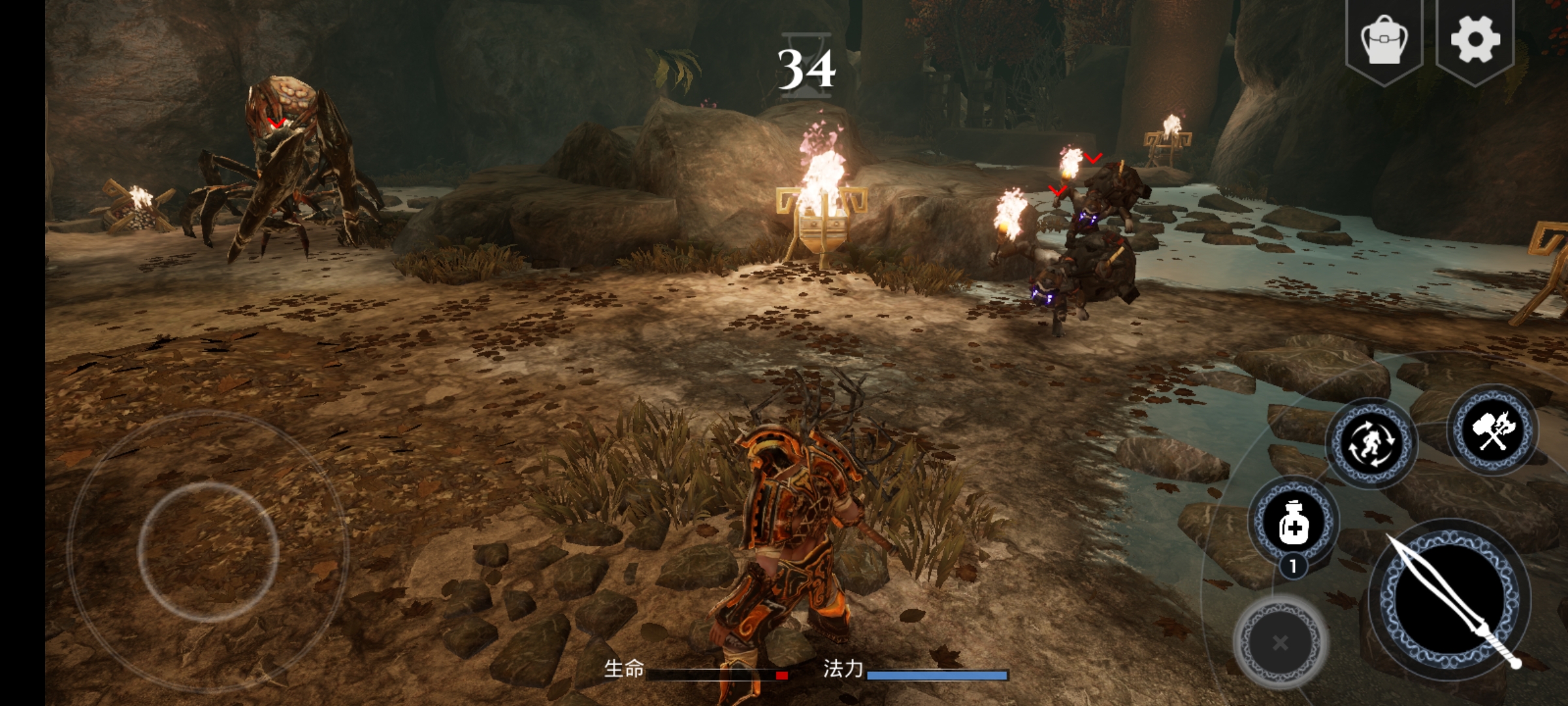
Task: Touch the virtual movement joystick
Action: [208, 552]
